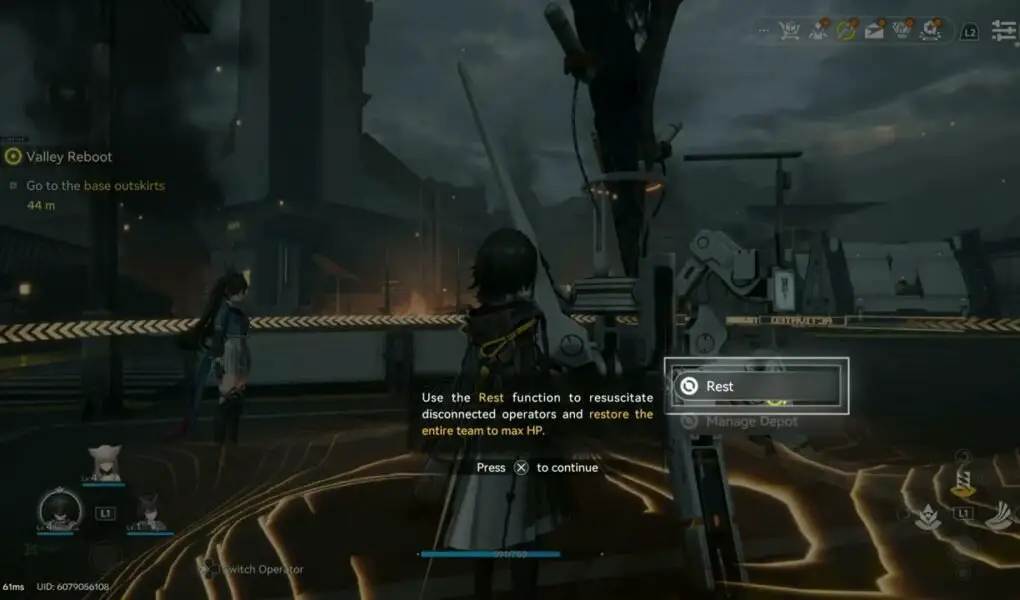Select the horned Lv.1 operator portrait
This screenshot has height=600, width=1020.
coord(150,511)
